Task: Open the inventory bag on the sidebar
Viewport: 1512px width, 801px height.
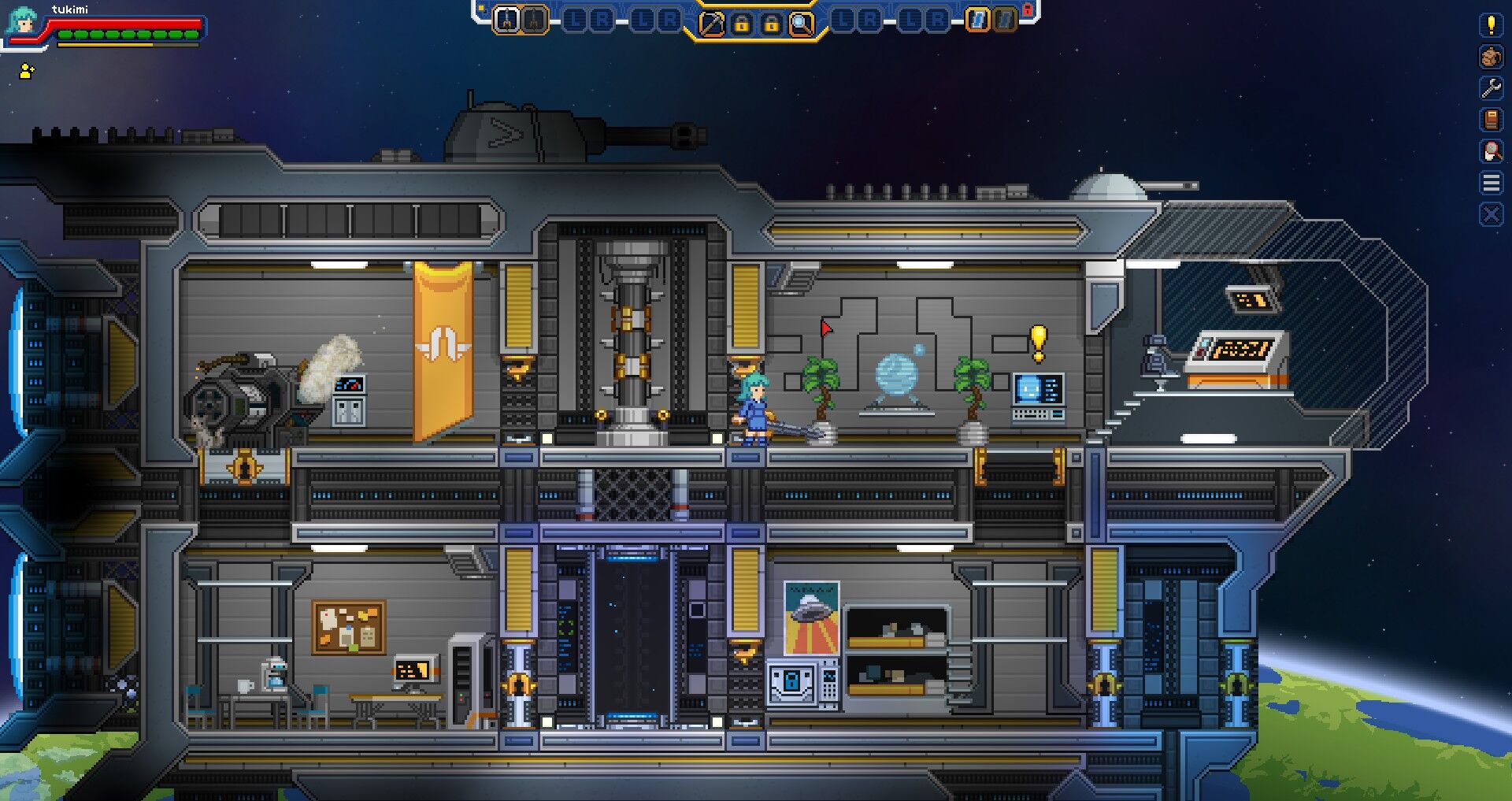Action: point(1491,57)
